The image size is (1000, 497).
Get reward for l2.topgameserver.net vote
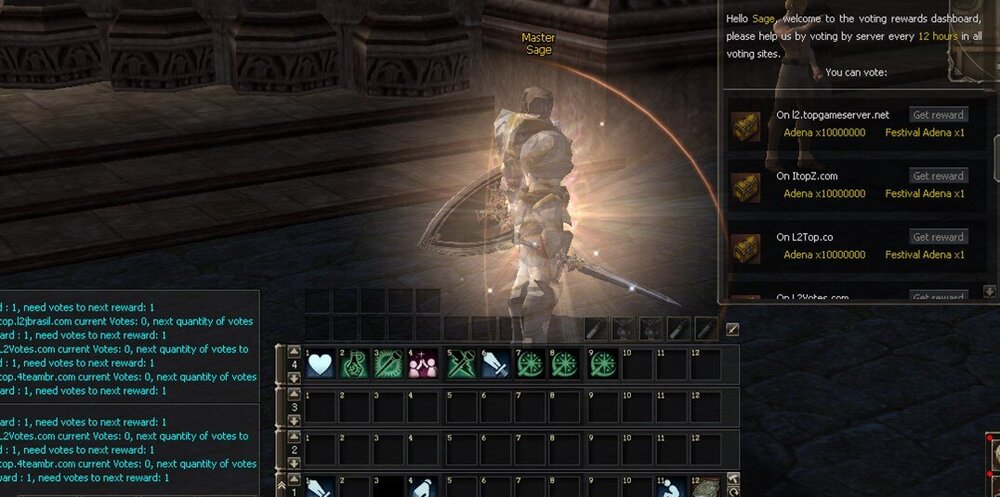point(939,115)
